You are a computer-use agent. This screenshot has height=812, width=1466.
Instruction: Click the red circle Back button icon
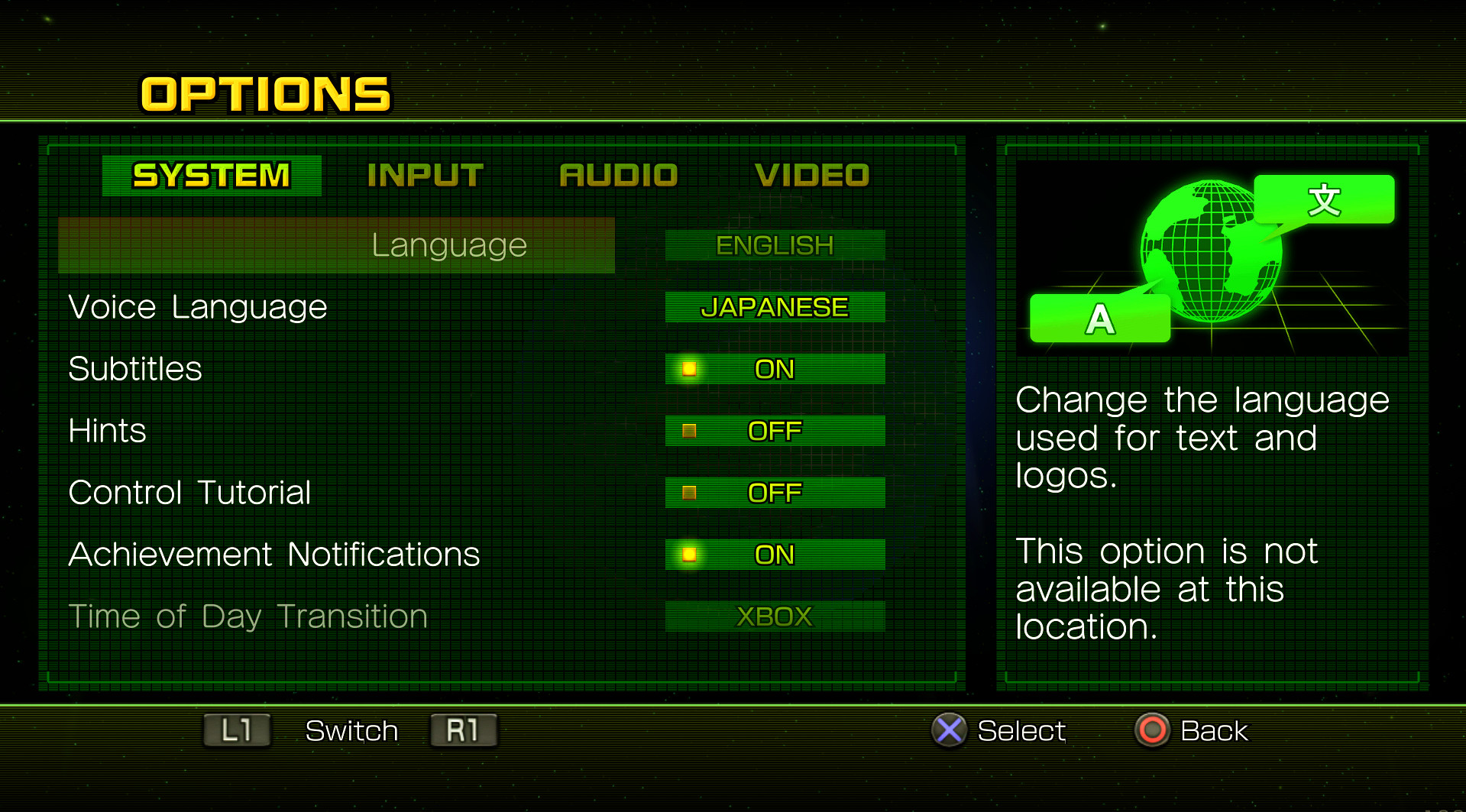pos(1154,731)
